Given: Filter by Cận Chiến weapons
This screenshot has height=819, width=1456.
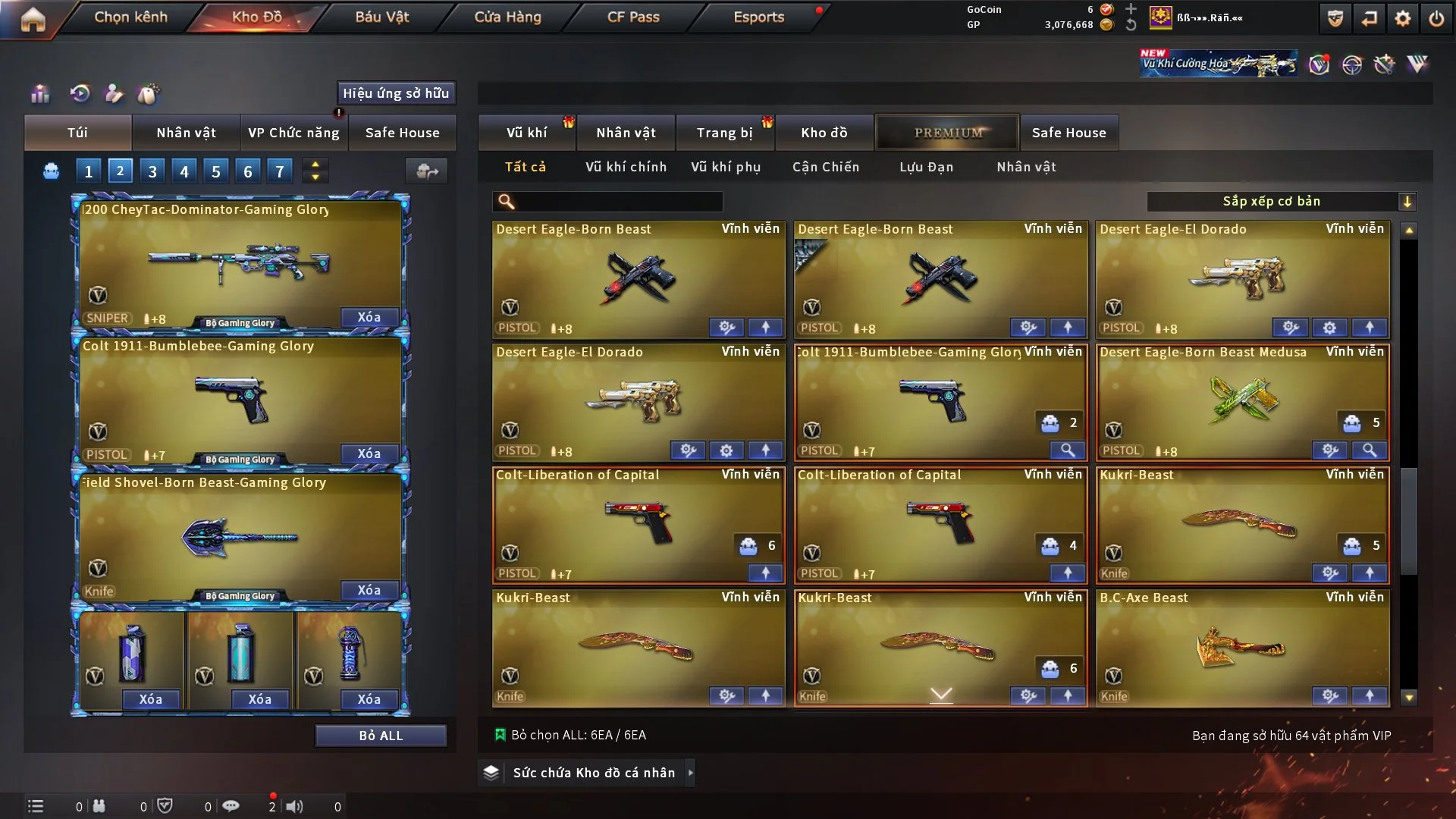Looking at the screenshot, I should pos(826,167).
